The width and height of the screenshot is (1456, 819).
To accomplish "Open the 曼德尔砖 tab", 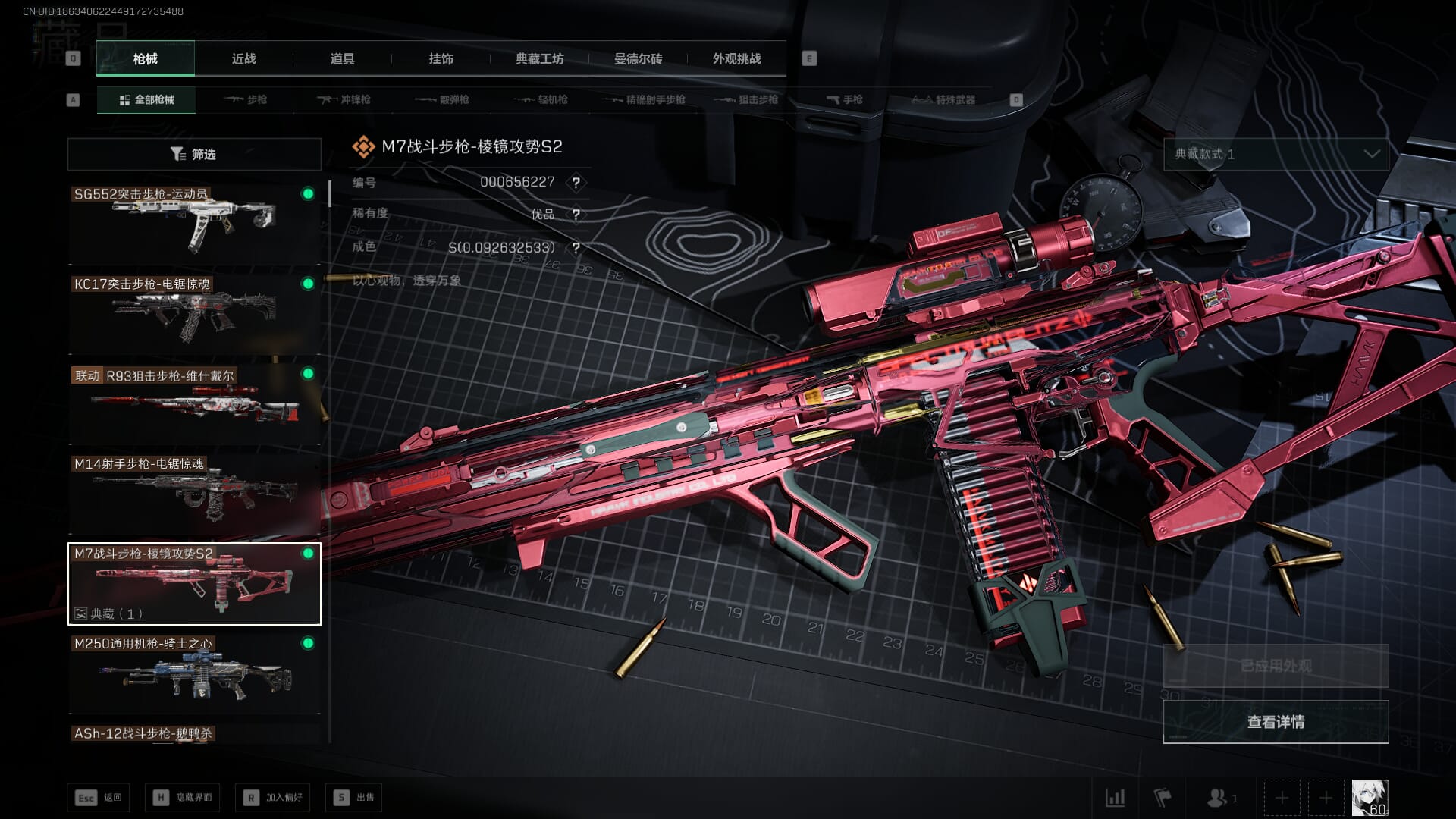I will 638,58.
